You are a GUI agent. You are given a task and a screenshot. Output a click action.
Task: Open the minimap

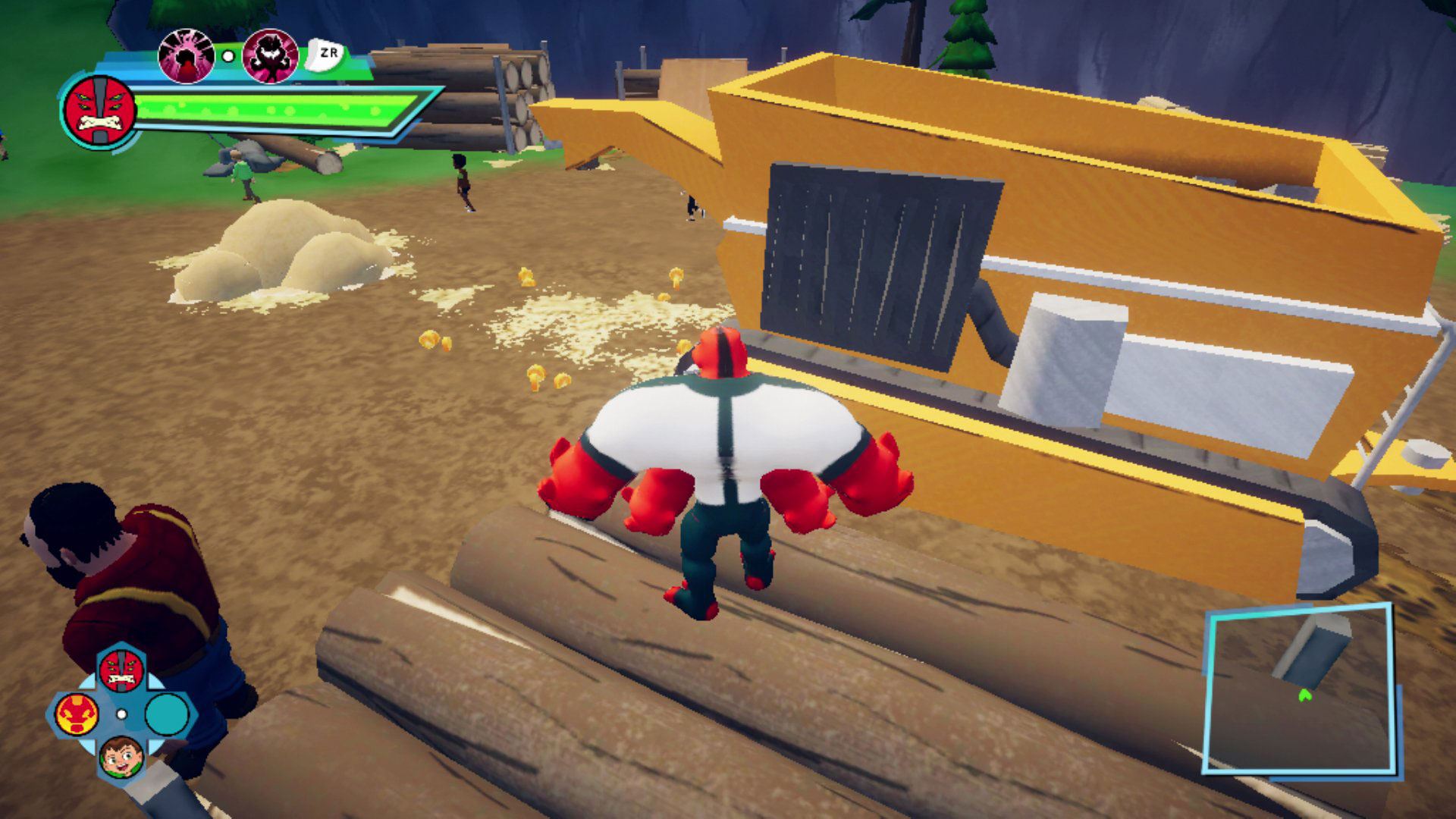coord(1300,689)
